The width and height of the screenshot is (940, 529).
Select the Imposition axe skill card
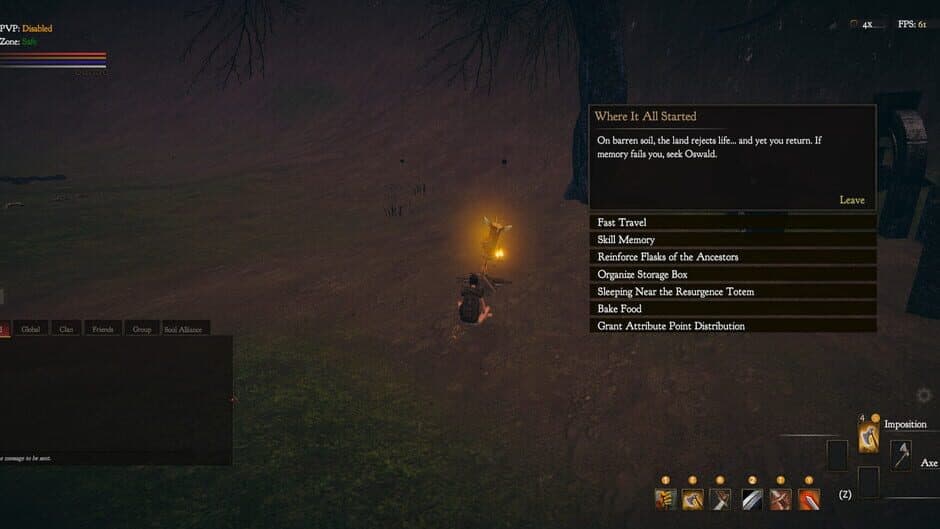(x=868, y=437)
